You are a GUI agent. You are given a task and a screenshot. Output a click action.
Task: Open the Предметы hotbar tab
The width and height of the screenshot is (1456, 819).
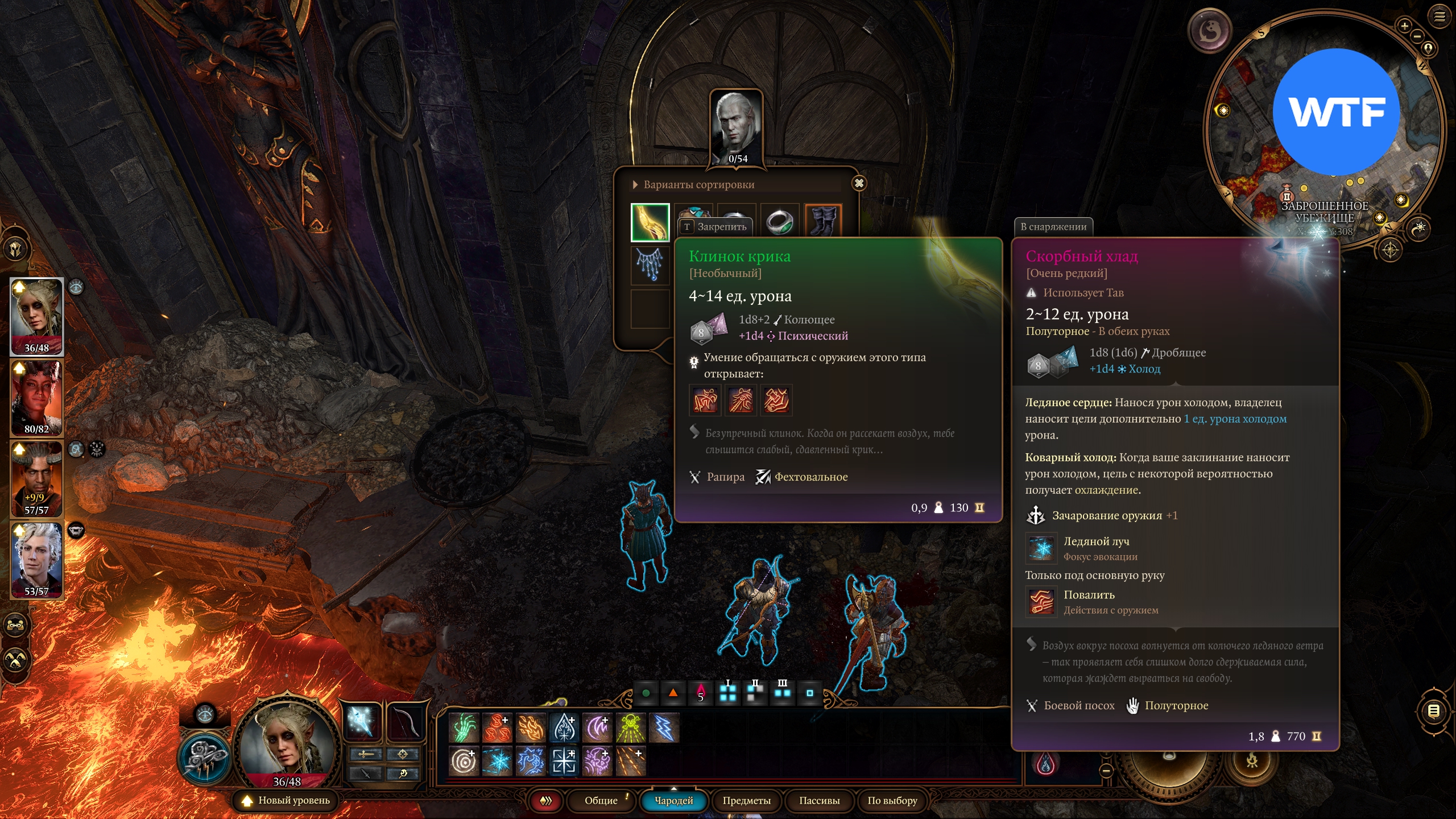coord(746,801)
